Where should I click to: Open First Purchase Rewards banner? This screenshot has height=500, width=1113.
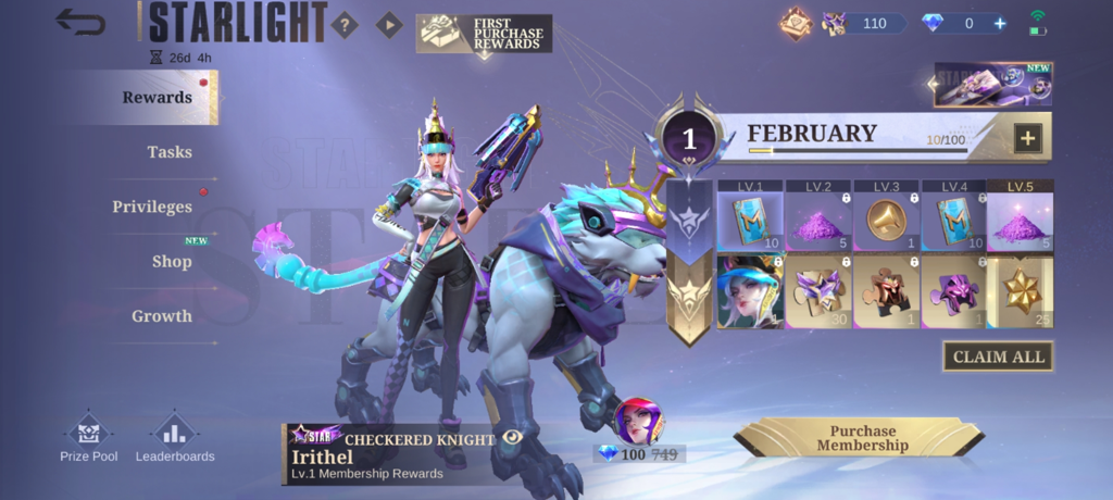pyautogui.click(x=485, y=34)
